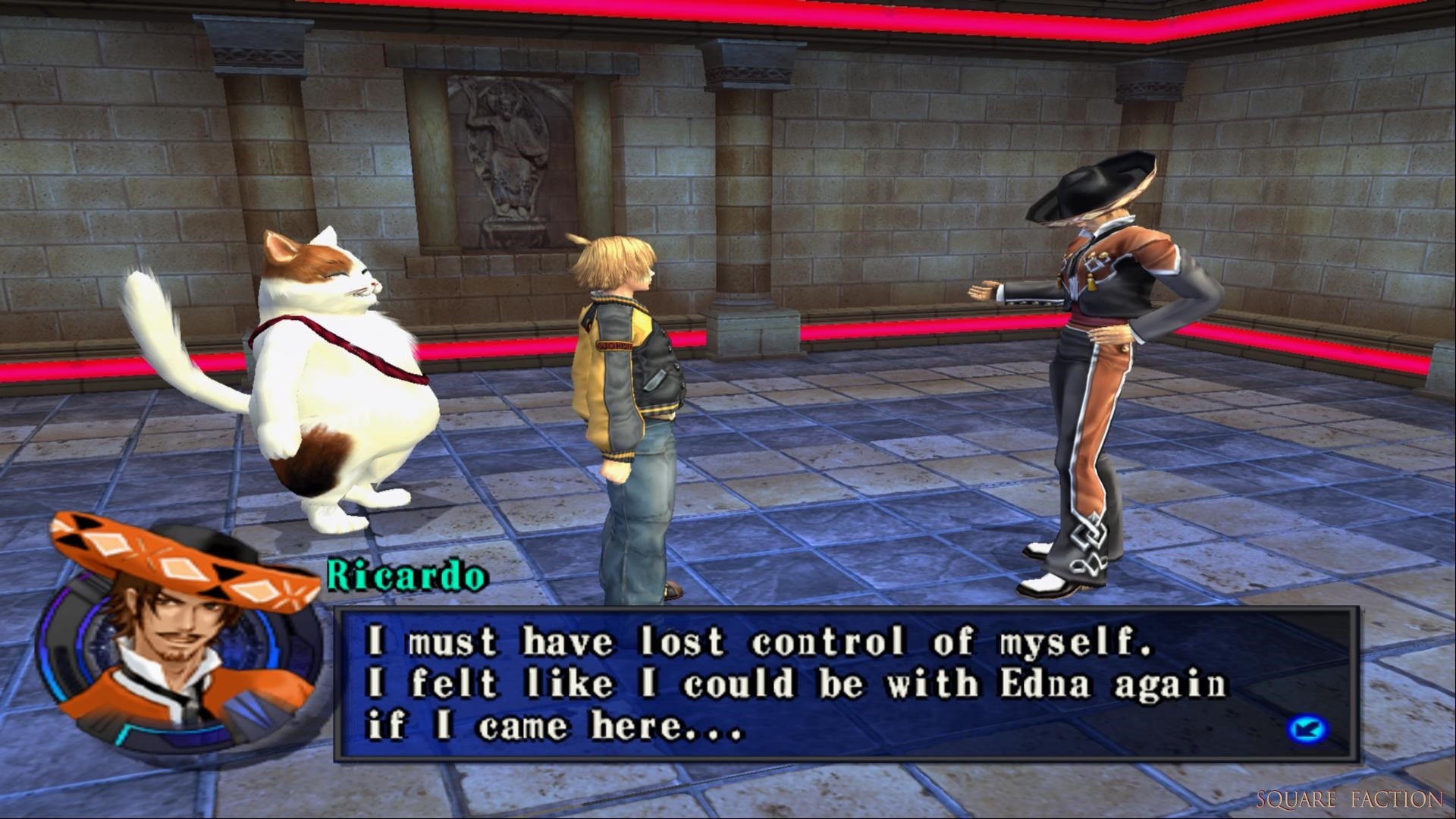This screenshot has width=1456, height=819.
Task: Click Ricardo's dialogue text box
Action: [845, 684]
